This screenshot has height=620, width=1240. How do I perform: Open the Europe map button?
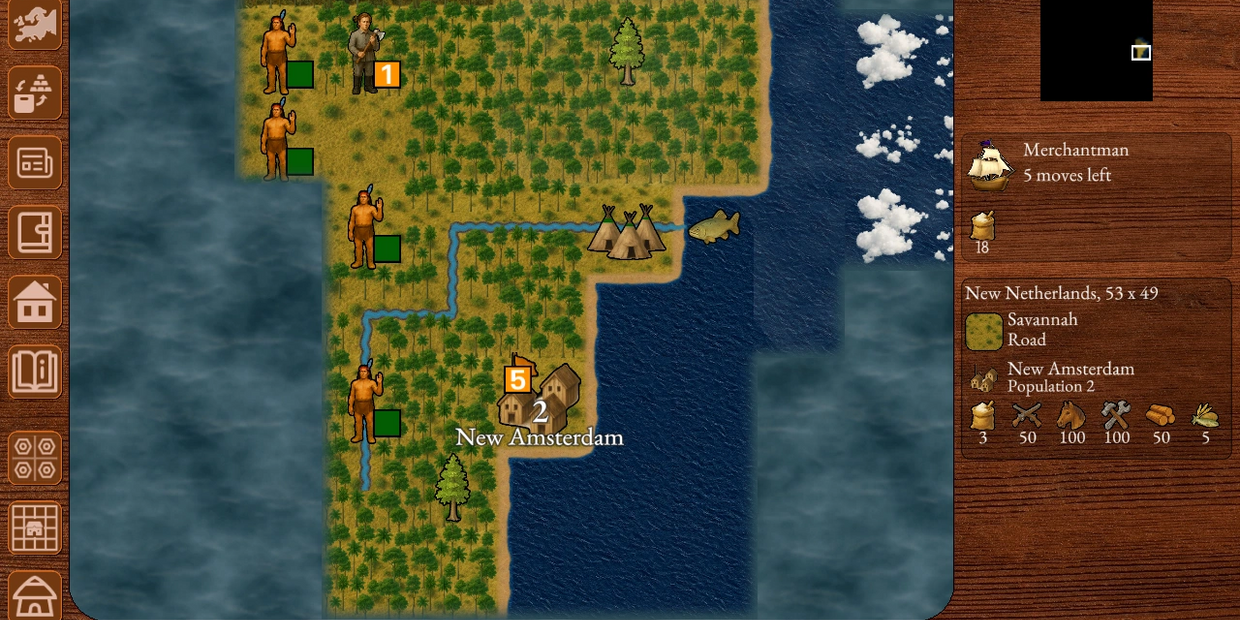tap(35, 22)
